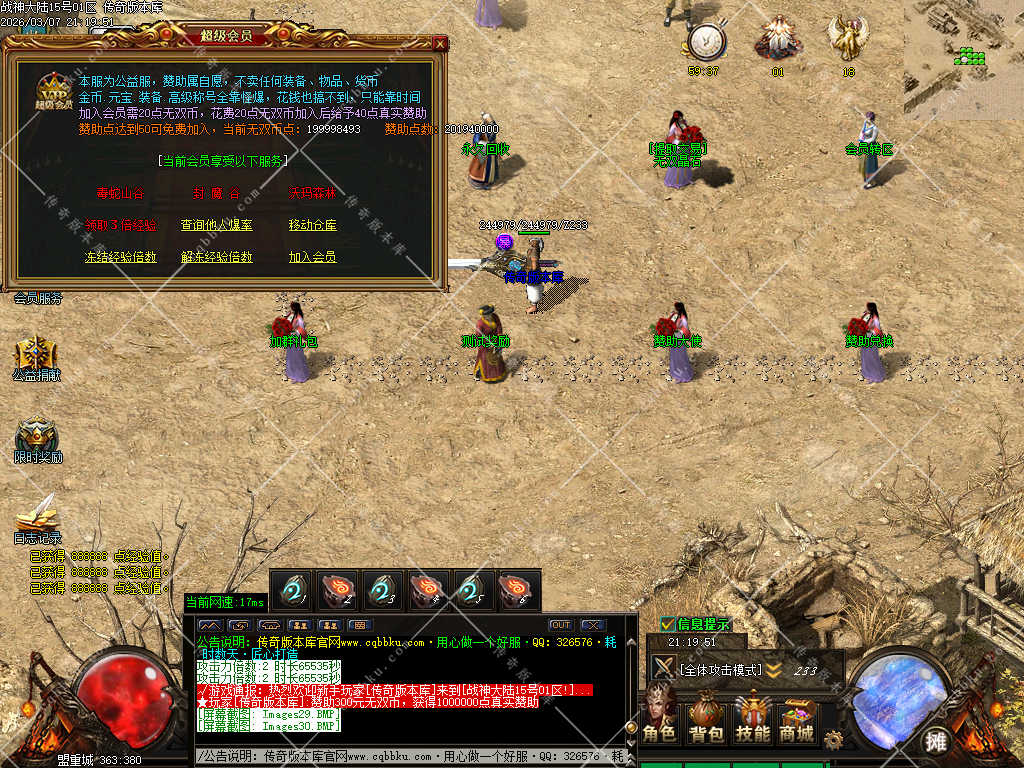Image resolution: width=1024 pixels, height=768 pixels.
Task: Go to 沃玛森林
Action: (x=312, y=193)
